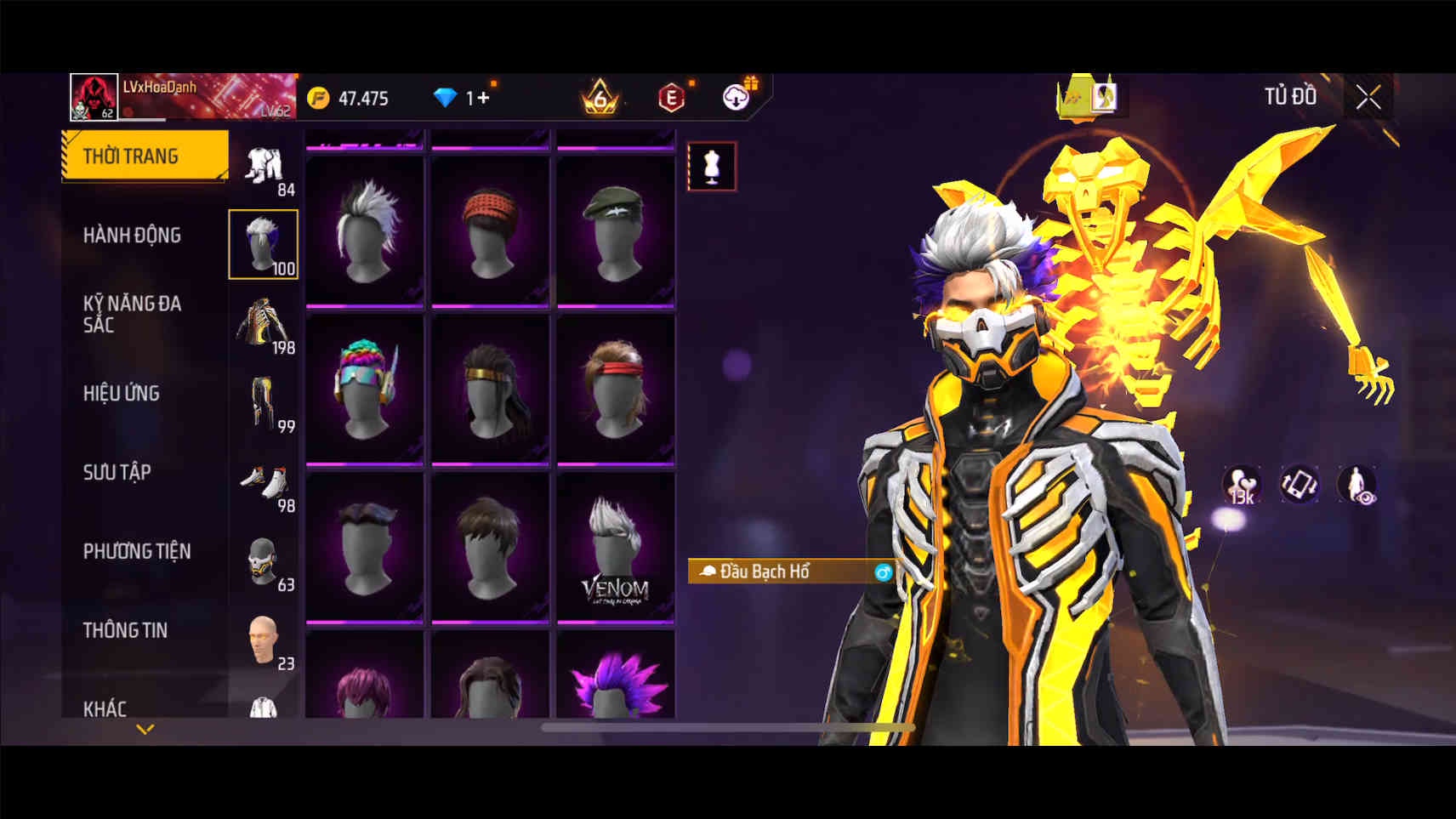
Task: Select the Venom white hair item
Action: click(x=615, y=549)
